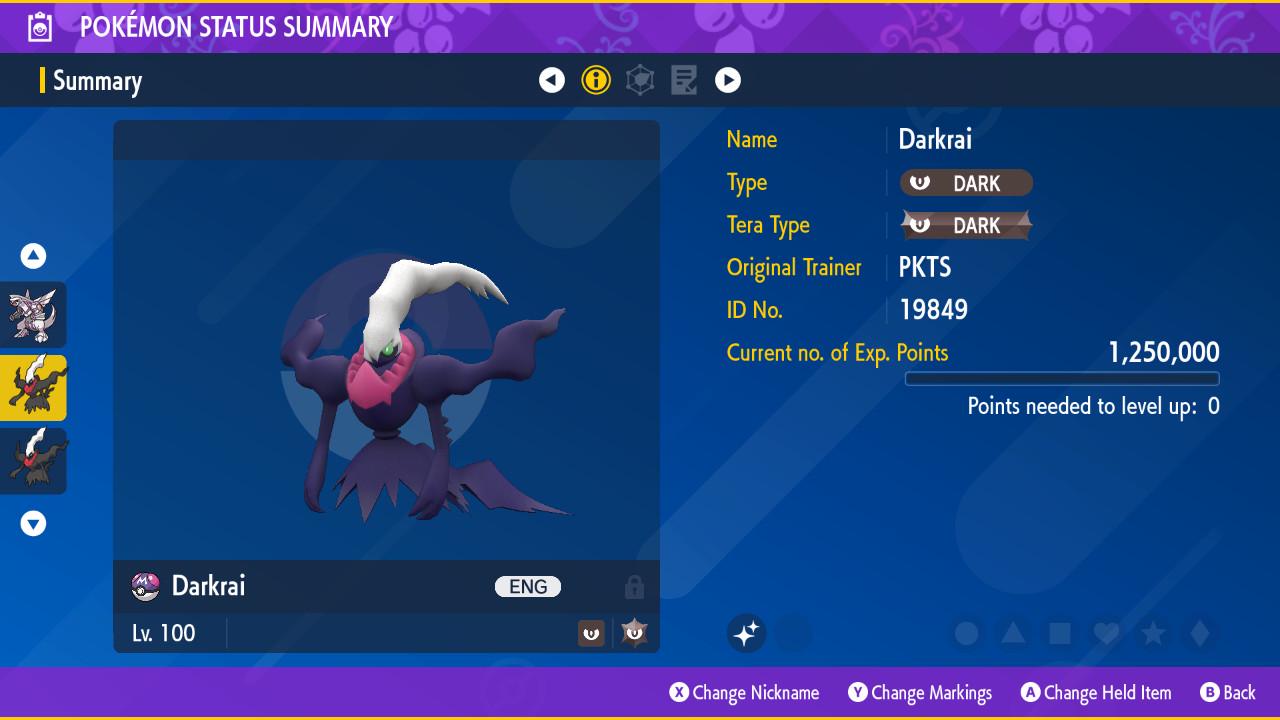Go to the previous summary page arrow

click(552, 80)
